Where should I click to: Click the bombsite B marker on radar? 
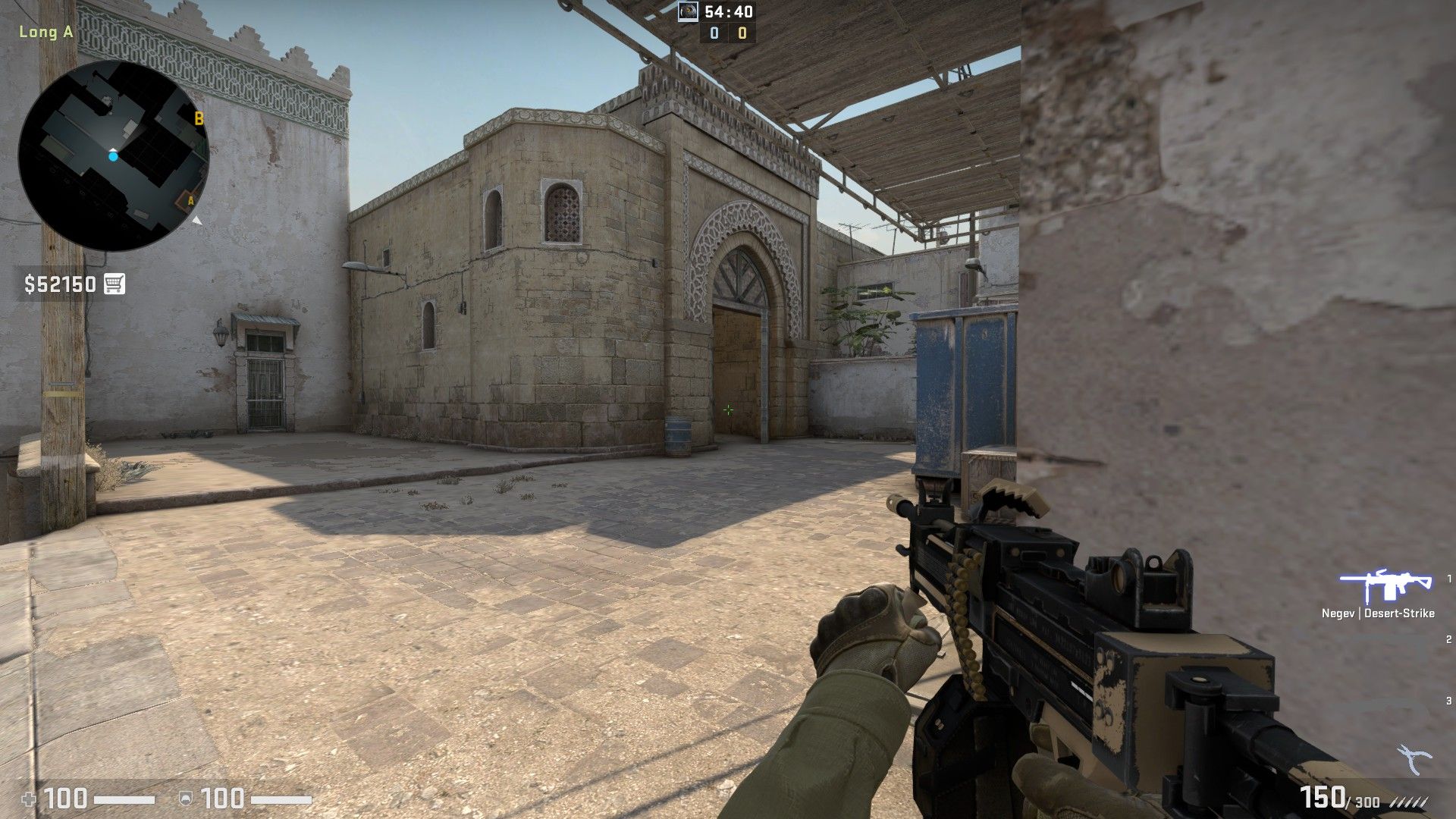[199, 118]
